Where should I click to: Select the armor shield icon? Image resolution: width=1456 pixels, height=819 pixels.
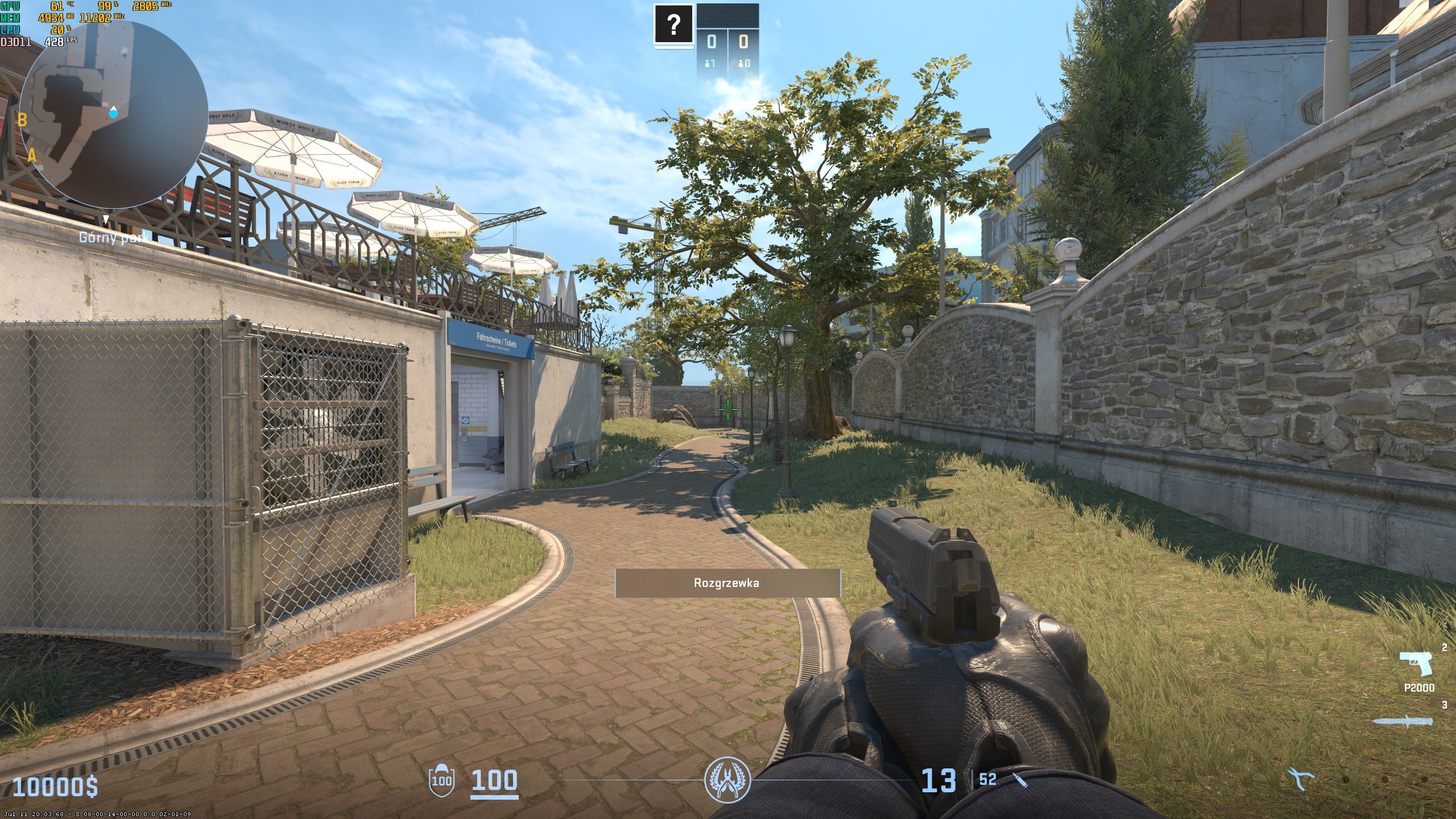[441, 779]
